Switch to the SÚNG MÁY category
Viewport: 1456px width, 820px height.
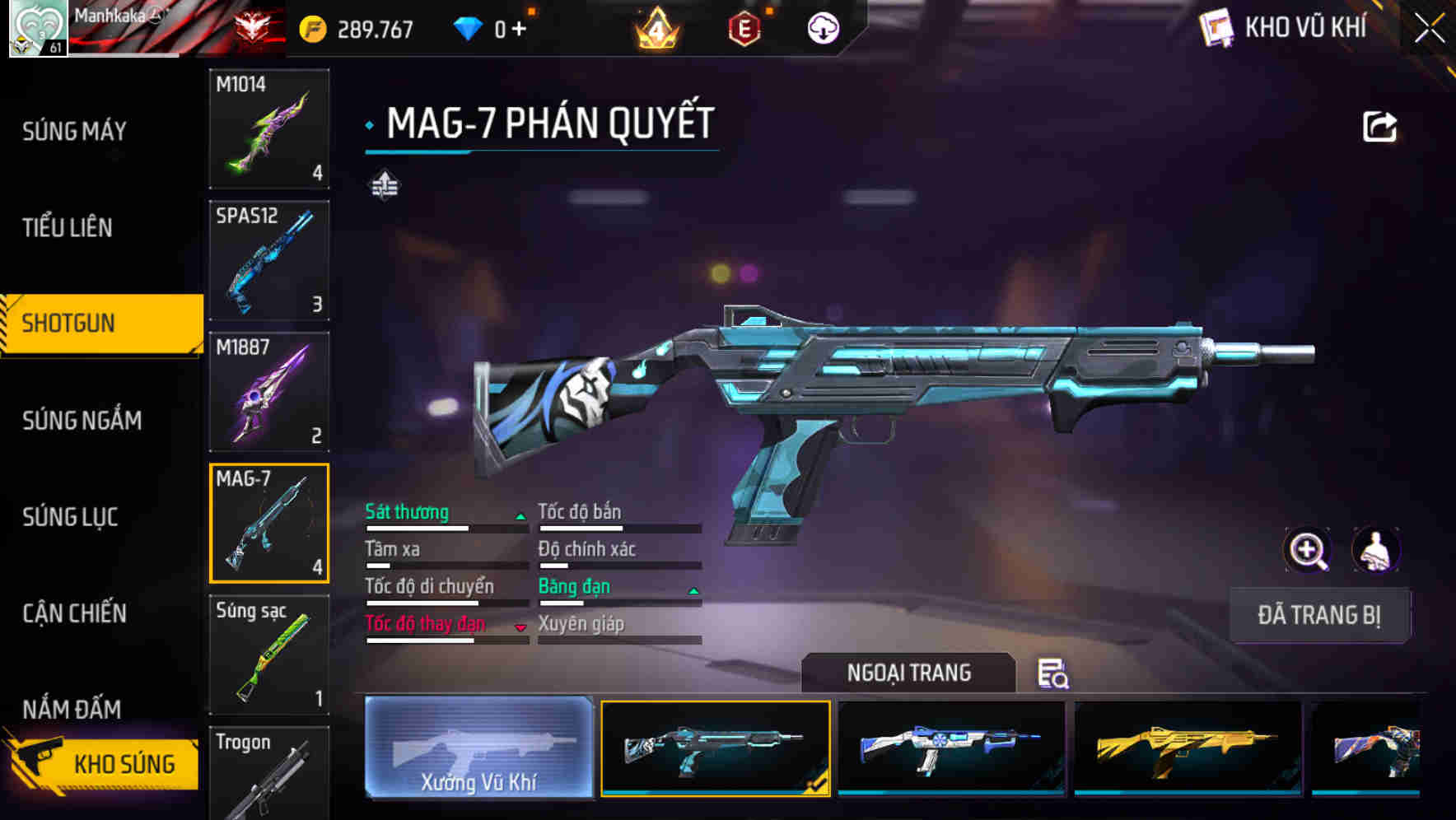tap(74, 131)
